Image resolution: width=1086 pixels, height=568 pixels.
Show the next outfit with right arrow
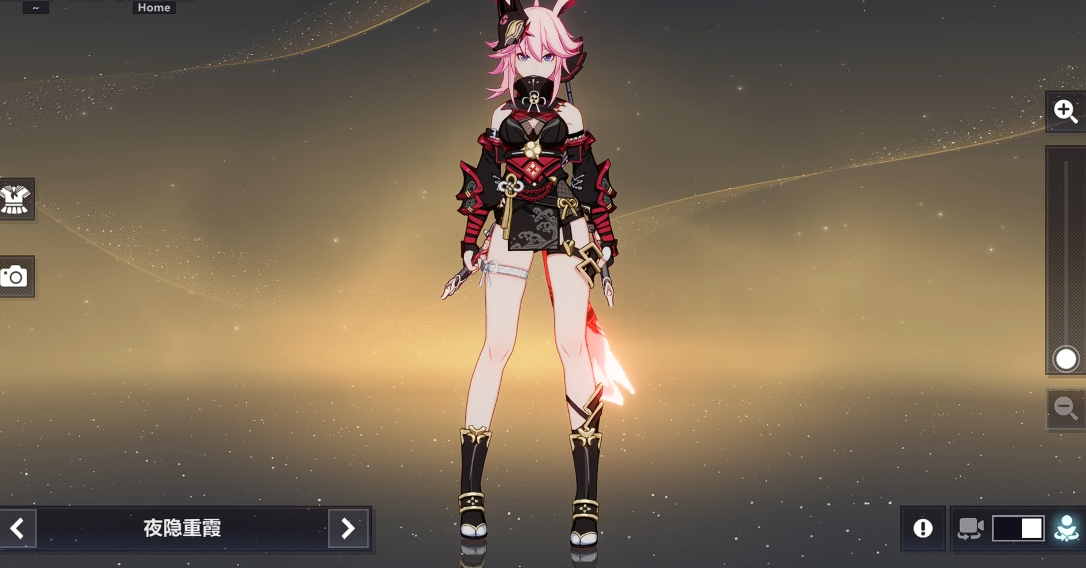point(347,528)
